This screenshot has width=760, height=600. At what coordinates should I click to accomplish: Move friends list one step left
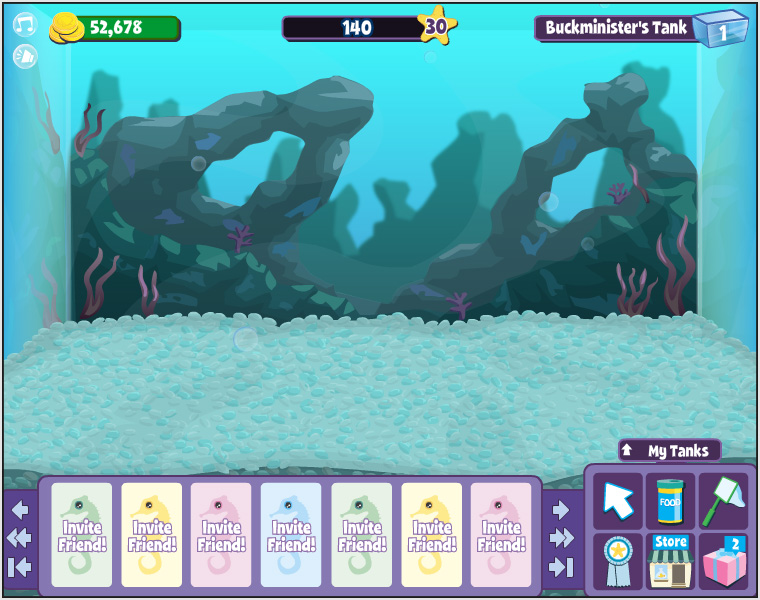click(20, 509)
